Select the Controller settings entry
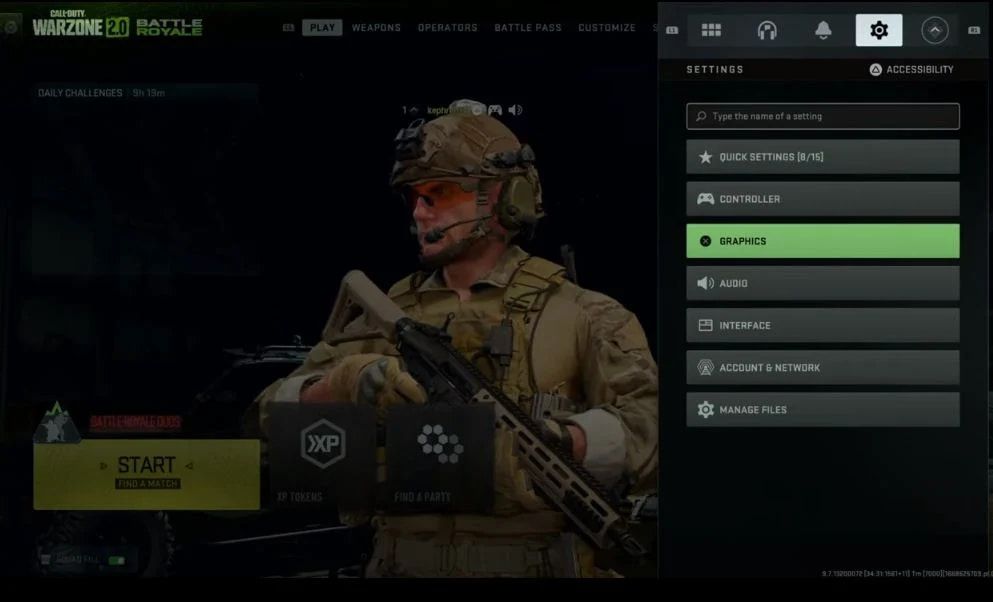Screen dimensions: 993x602 822,199
